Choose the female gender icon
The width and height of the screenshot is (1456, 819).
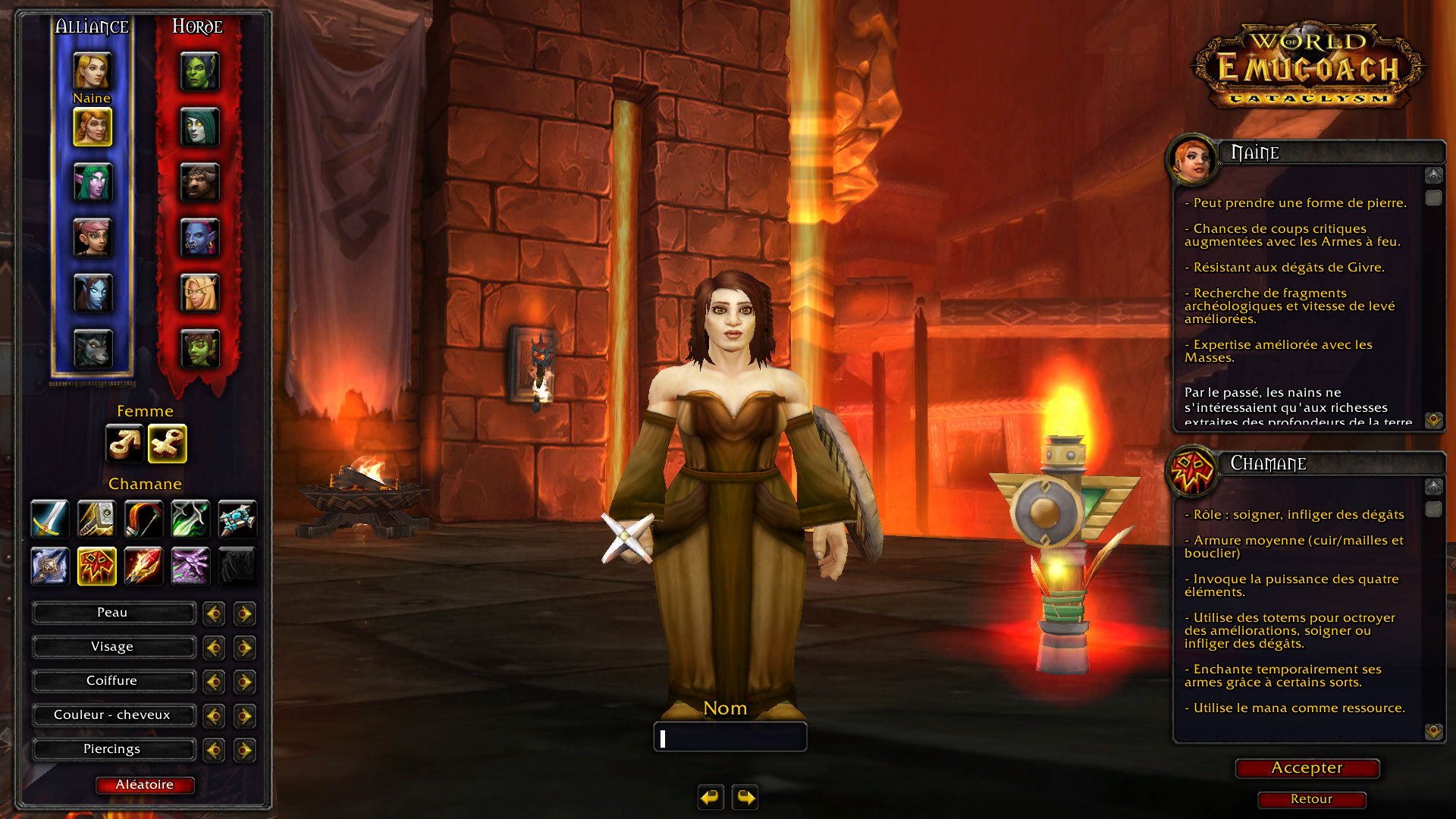tap(168, 444)
